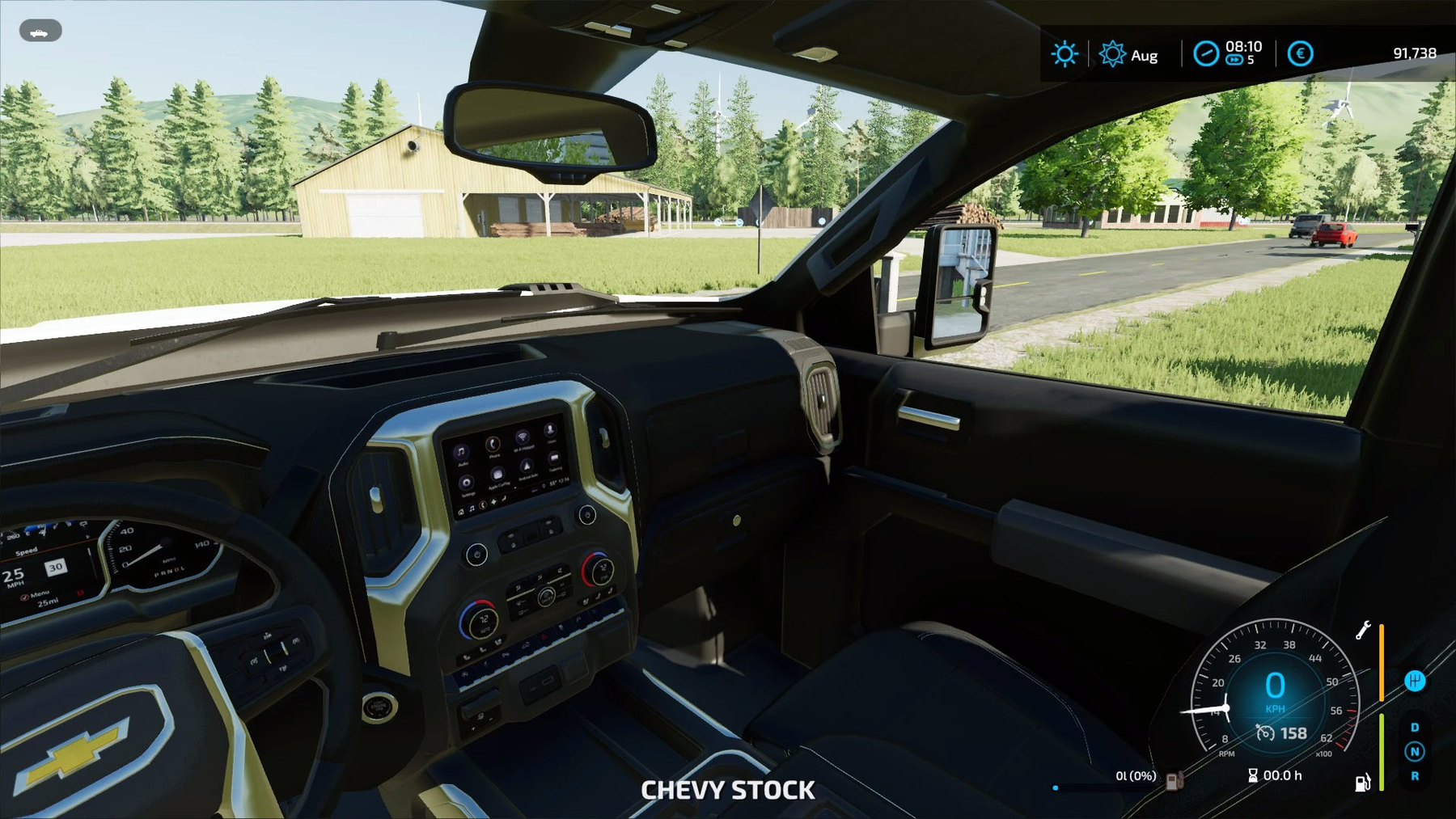Select the circled N neutral indicator

[1415, 752]
